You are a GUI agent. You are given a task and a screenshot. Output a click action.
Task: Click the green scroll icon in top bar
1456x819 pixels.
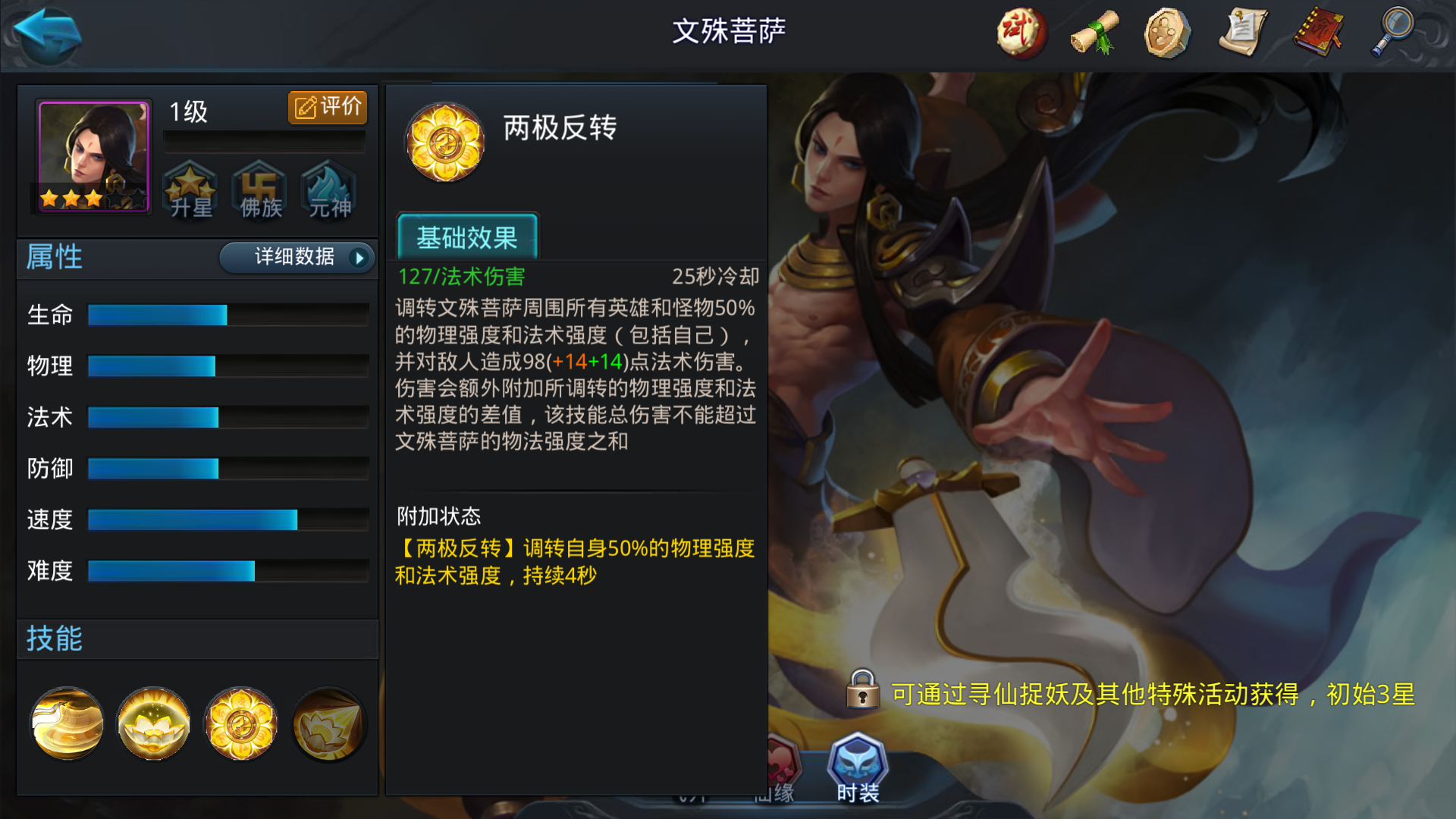pos(1093,33)
